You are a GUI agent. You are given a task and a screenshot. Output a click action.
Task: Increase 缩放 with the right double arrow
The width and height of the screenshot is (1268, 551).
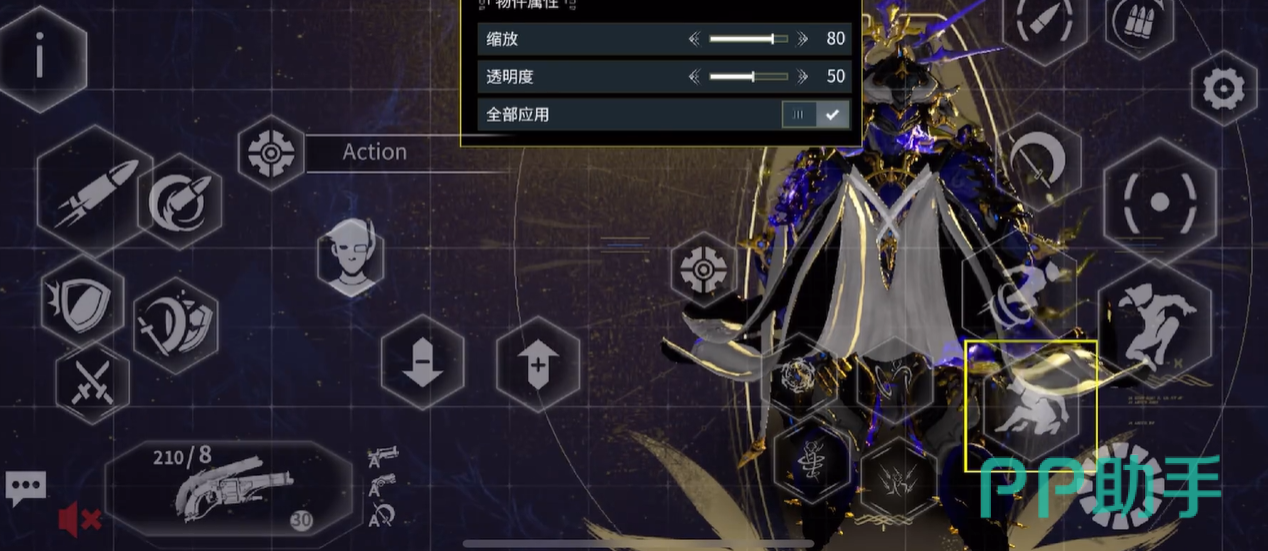tap(802, 39)
